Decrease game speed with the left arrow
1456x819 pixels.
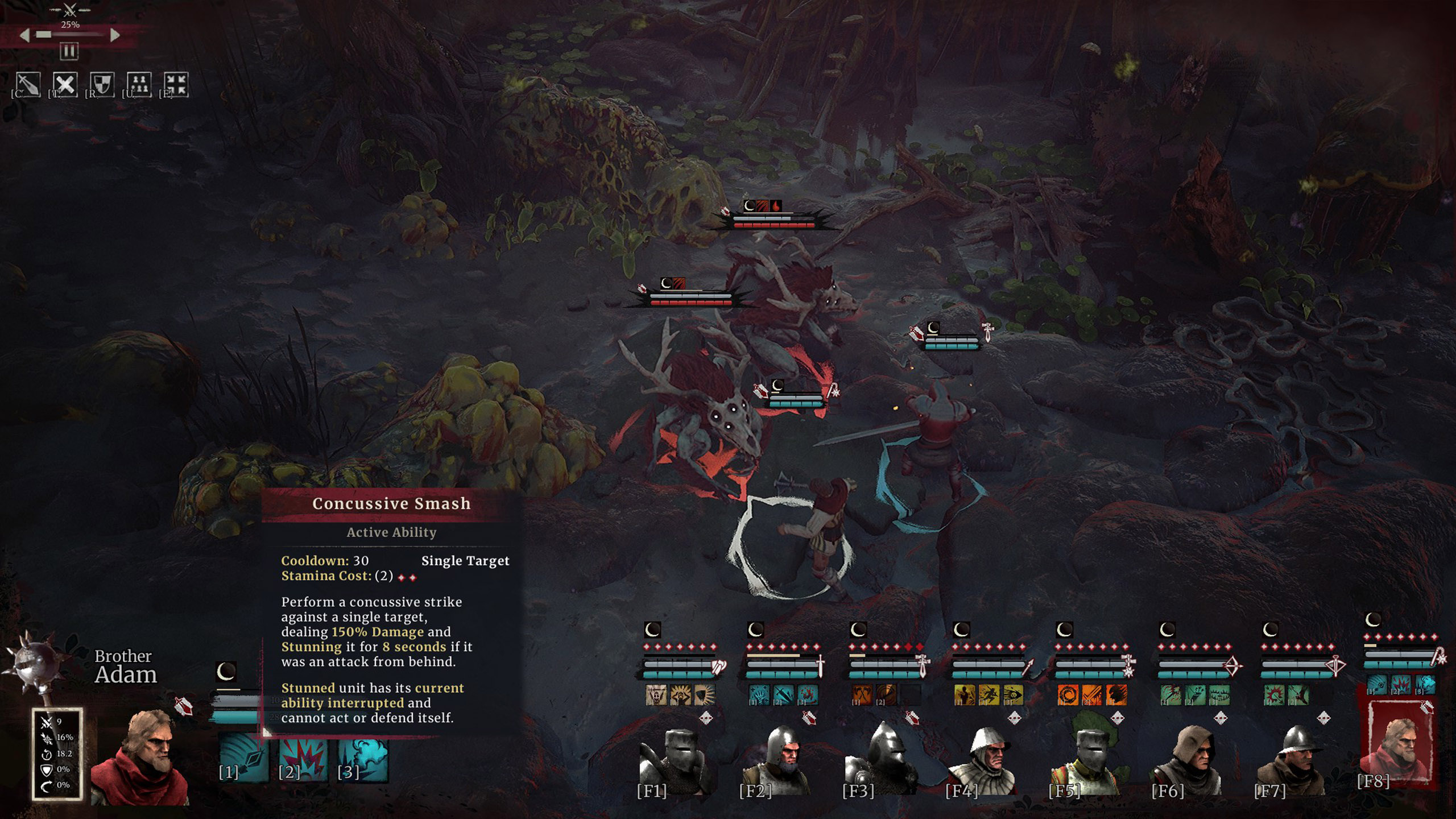[x=24, y=35]
